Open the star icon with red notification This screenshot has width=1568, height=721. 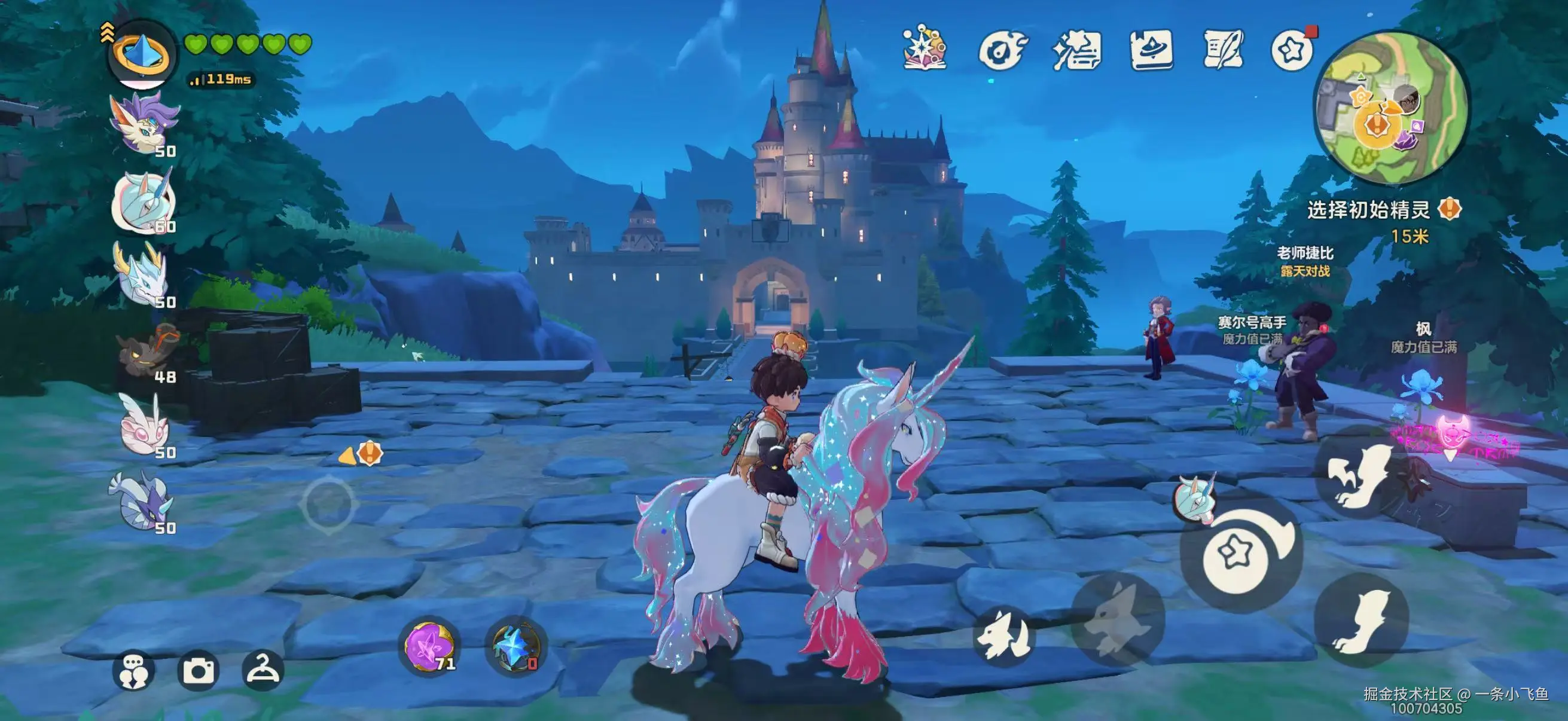click(x=1293, y=50)
